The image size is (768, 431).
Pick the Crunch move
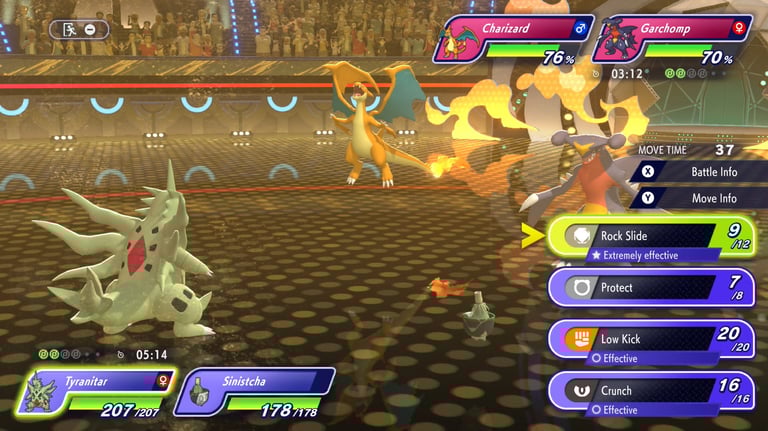pyautogui.click(x=650, y=391)
